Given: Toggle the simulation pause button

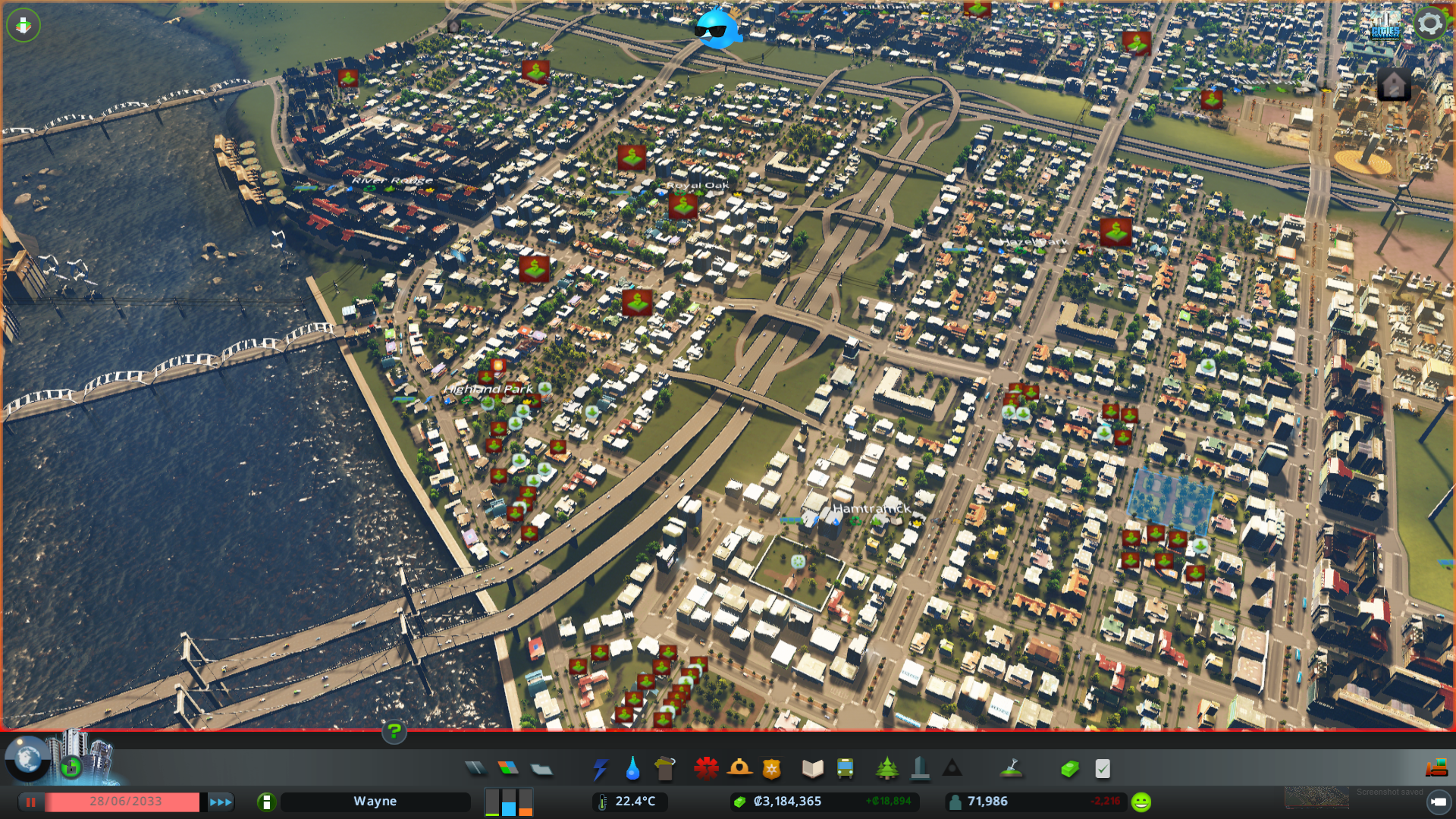Looking at the screenshot, I should click(30, 801).
